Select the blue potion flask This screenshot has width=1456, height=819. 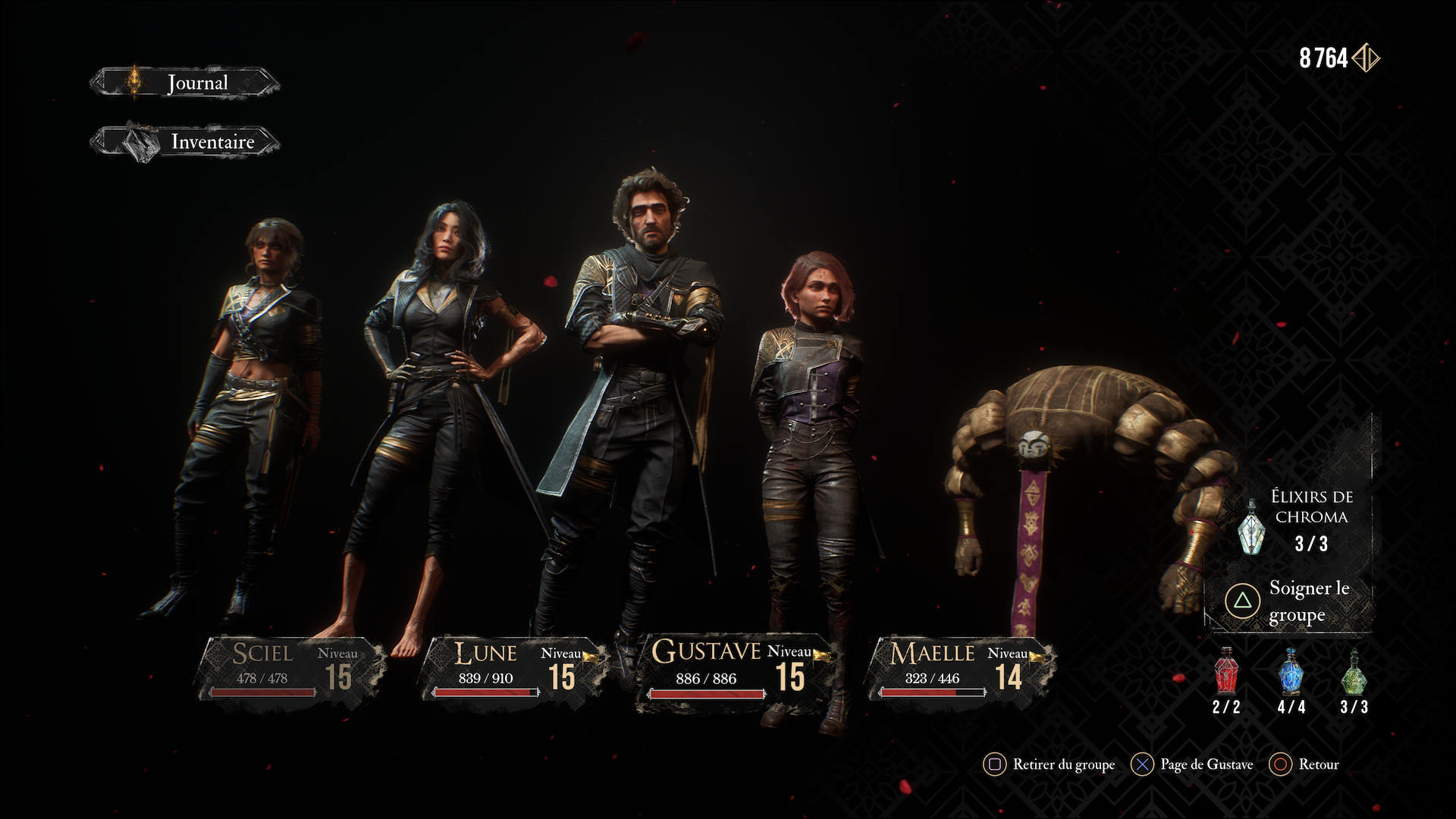[1291, 672]
